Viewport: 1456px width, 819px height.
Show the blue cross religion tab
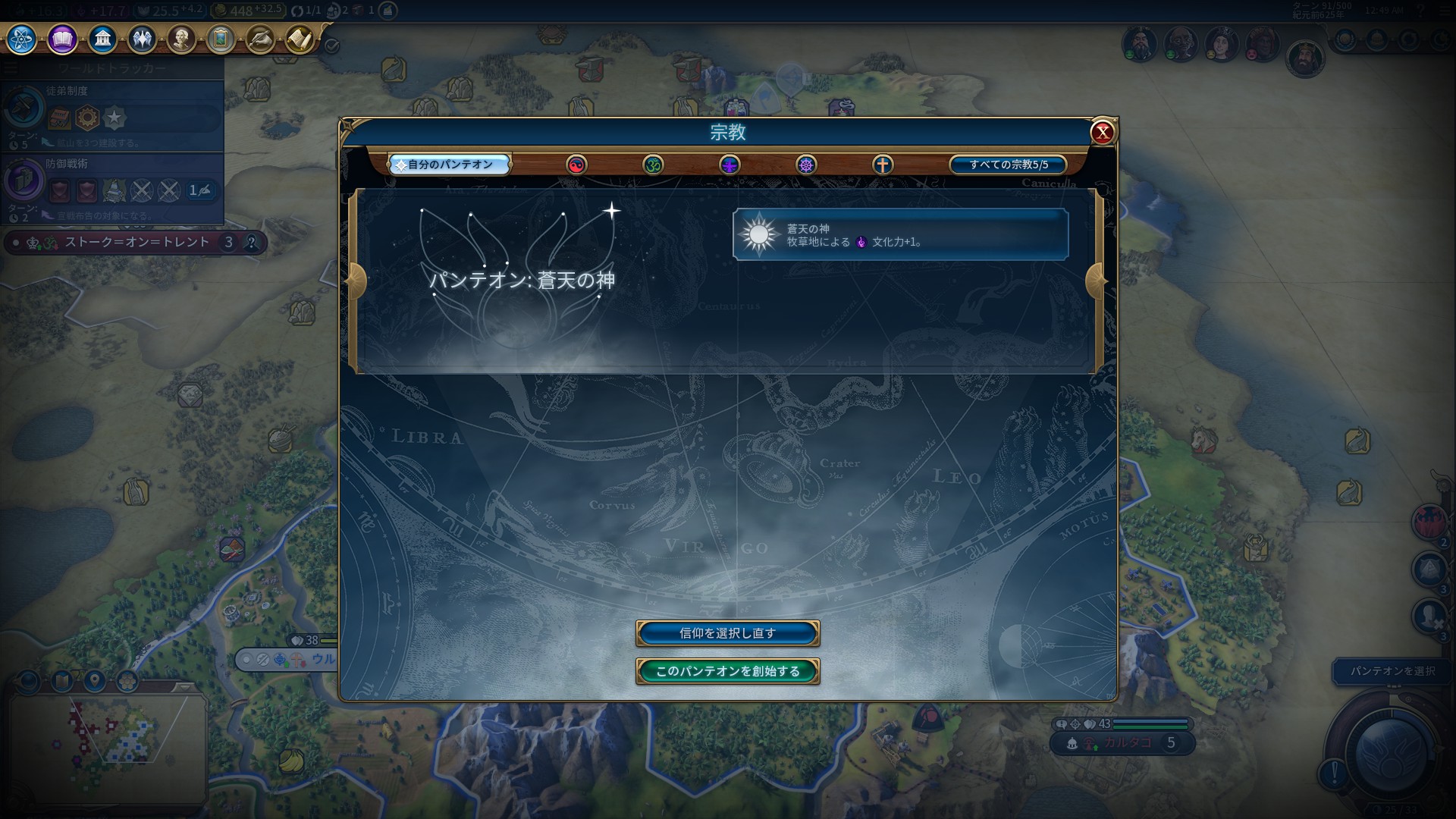[883, 165]
